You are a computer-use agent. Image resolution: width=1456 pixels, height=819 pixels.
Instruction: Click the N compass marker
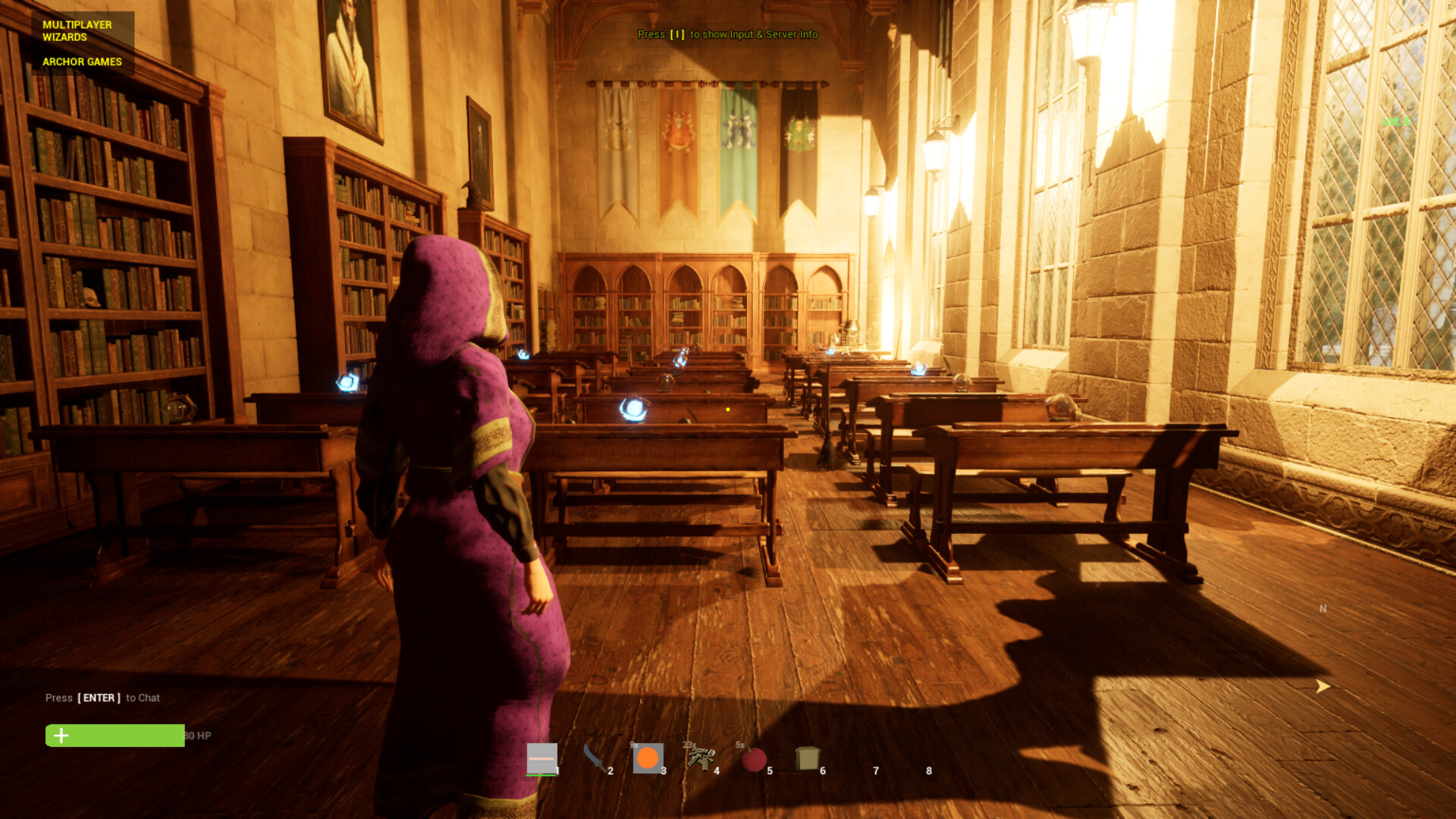click(1323, 608)
